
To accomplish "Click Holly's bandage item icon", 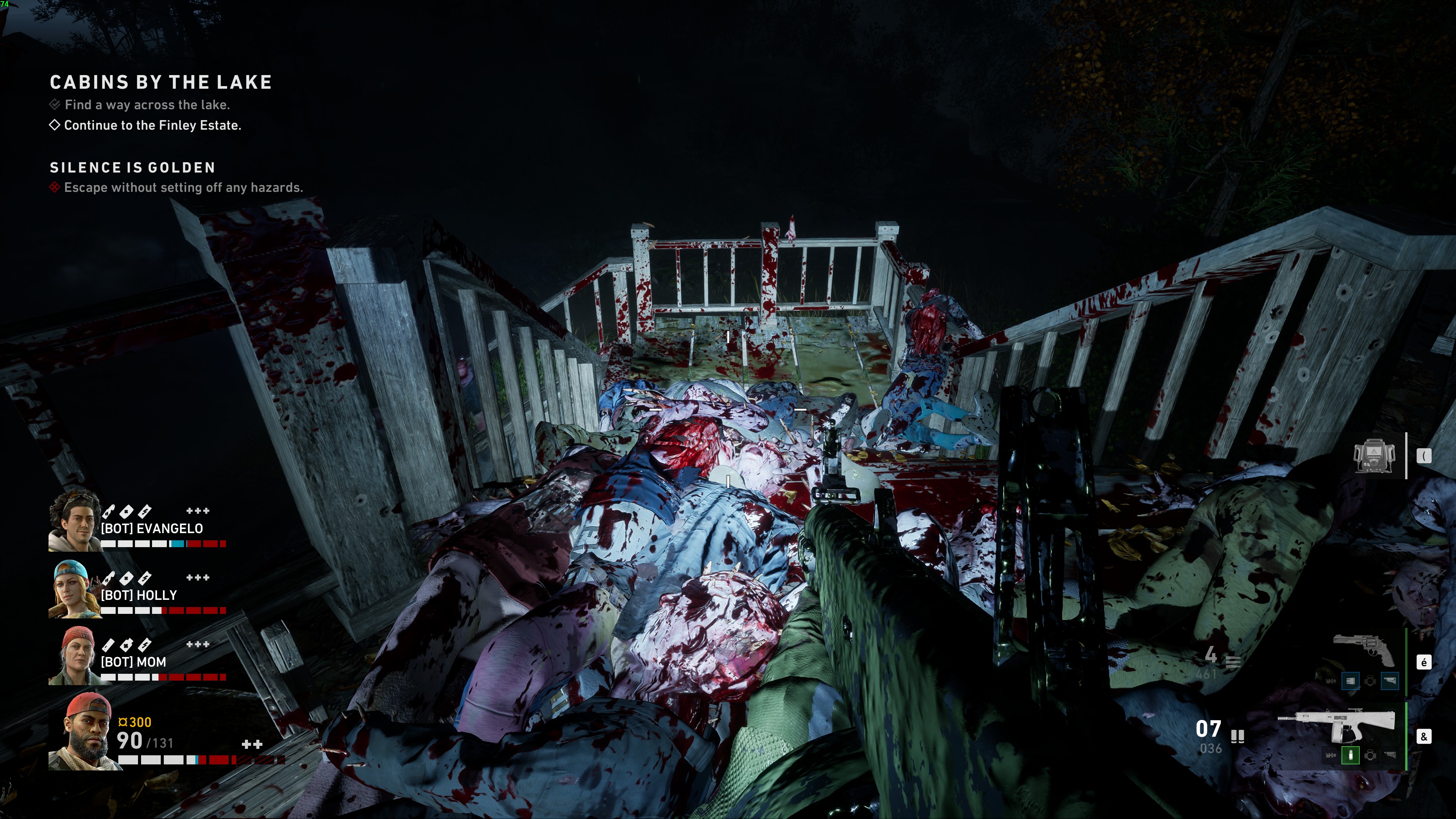I will tap(127, 578).
